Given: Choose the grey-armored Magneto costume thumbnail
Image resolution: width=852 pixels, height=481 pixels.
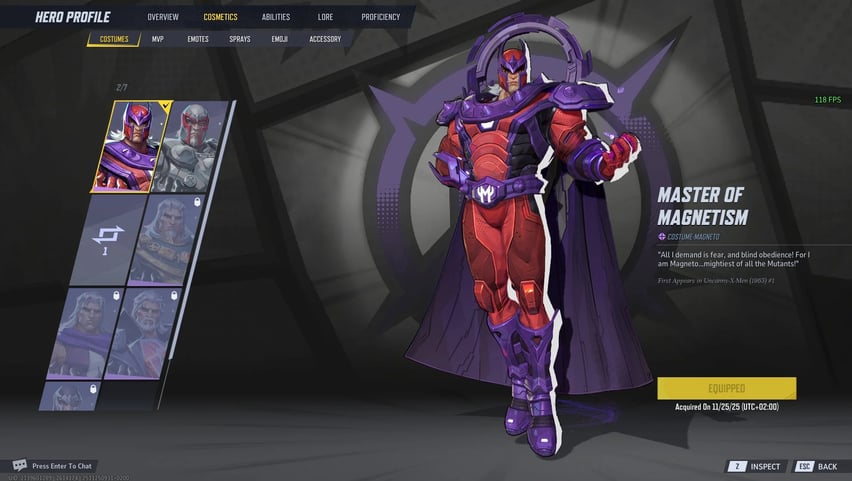Looking at the screenshot, I should click(192, 146).
